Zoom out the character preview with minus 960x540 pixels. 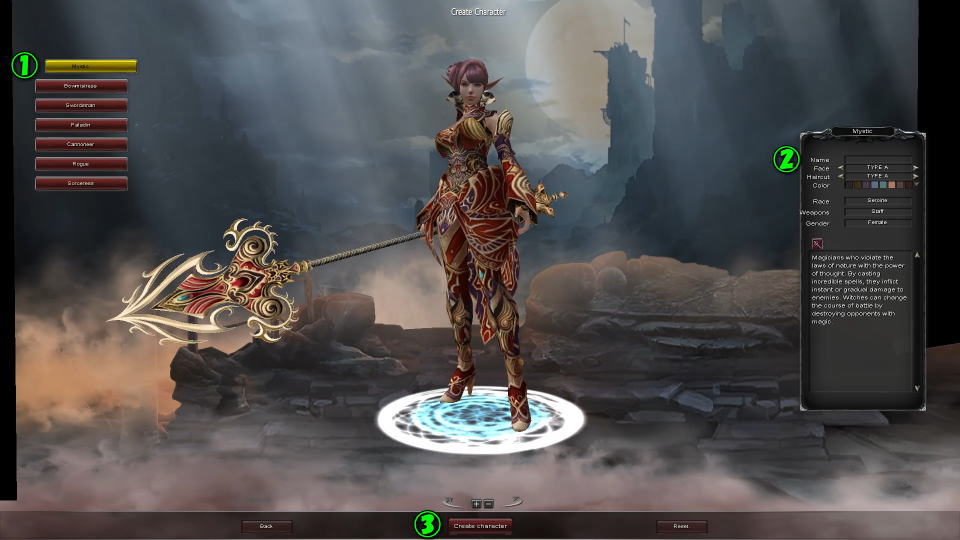tap(488, 504)
